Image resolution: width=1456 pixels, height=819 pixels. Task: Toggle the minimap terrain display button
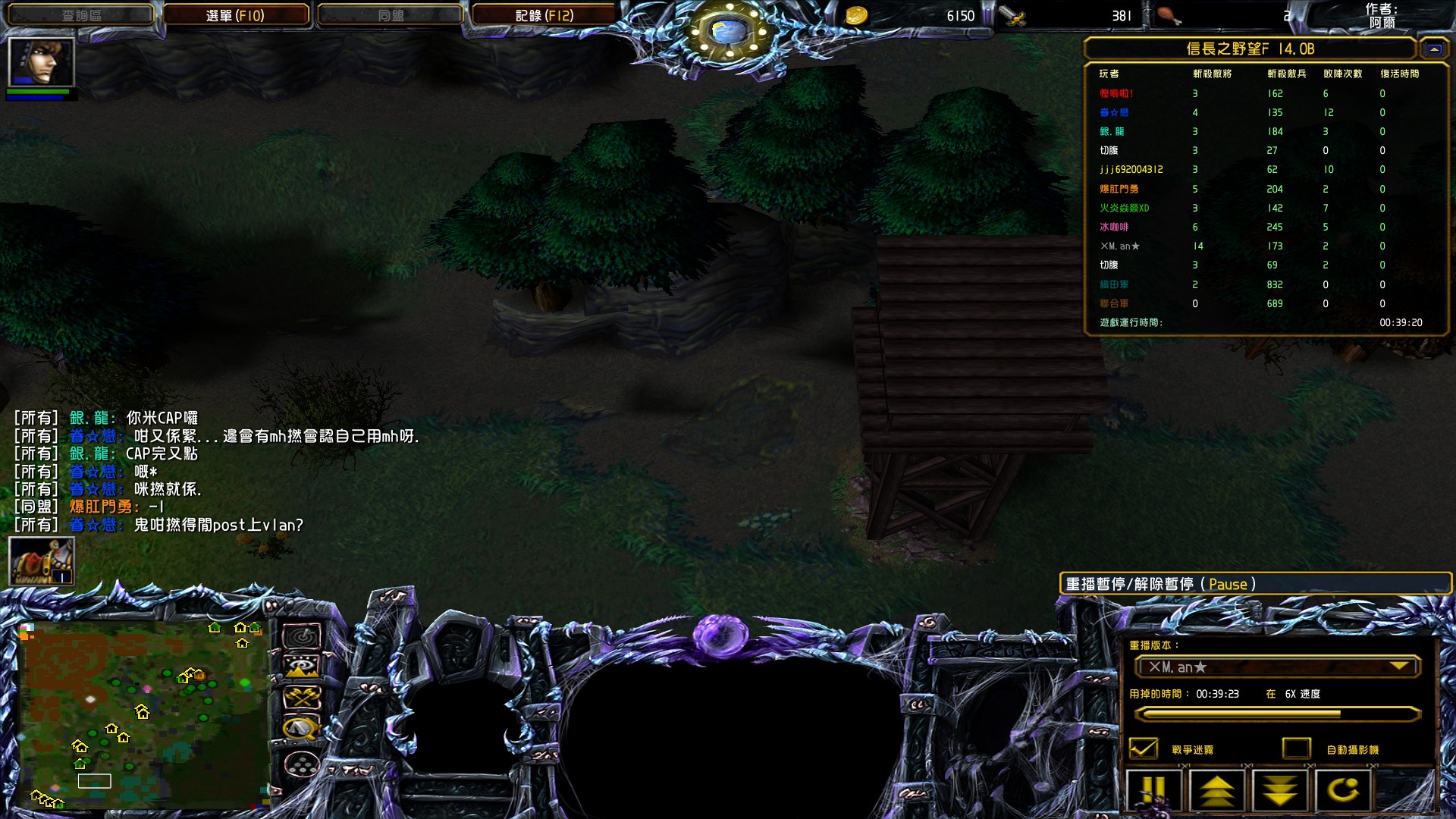(x=302, y=667)
